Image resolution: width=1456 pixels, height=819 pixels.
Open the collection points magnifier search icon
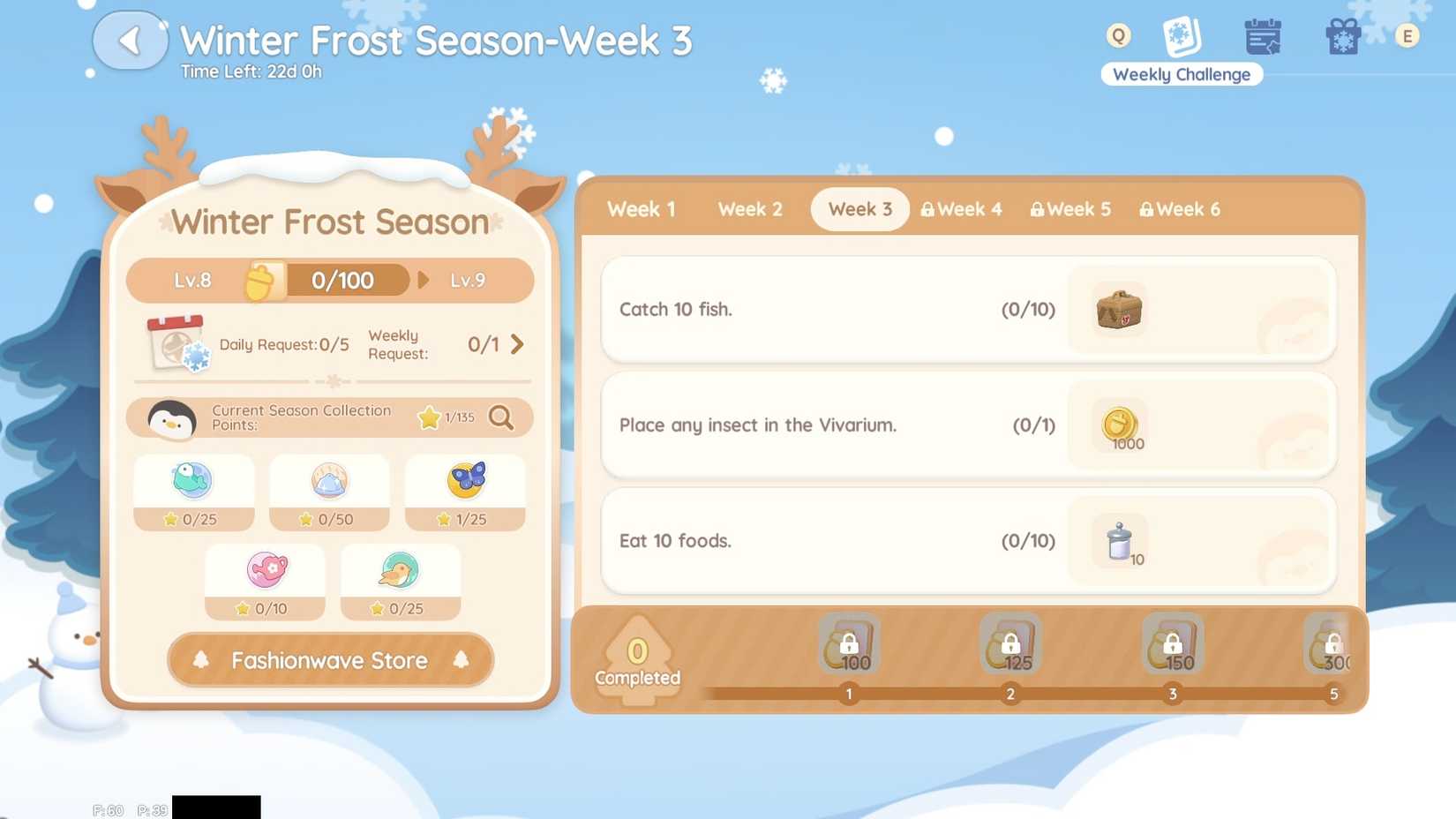[x=501, y=419]
